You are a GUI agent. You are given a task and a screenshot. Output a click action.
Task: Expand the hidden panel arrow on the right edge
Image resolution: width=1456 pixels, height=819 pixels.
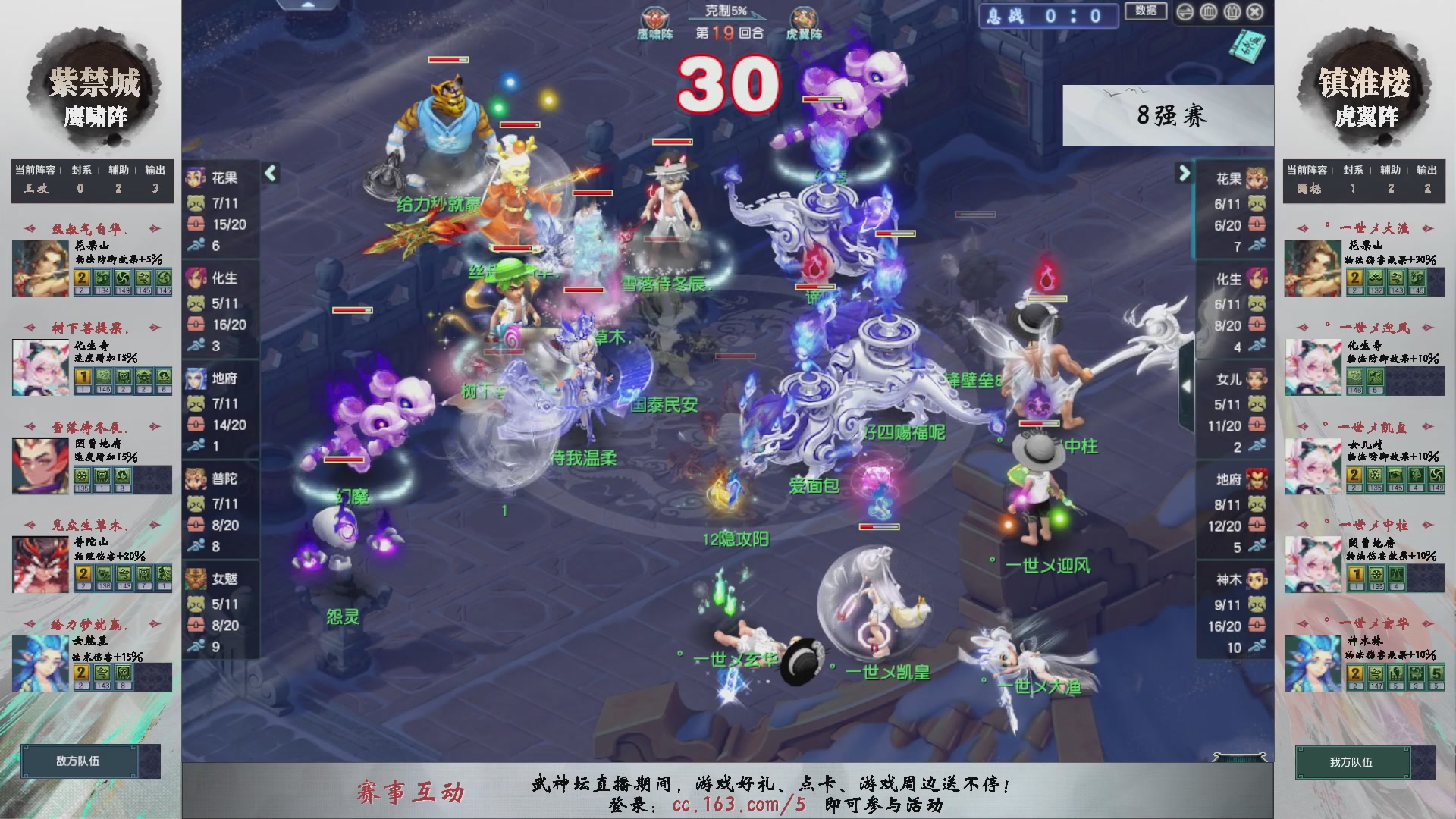[1185, 387]
